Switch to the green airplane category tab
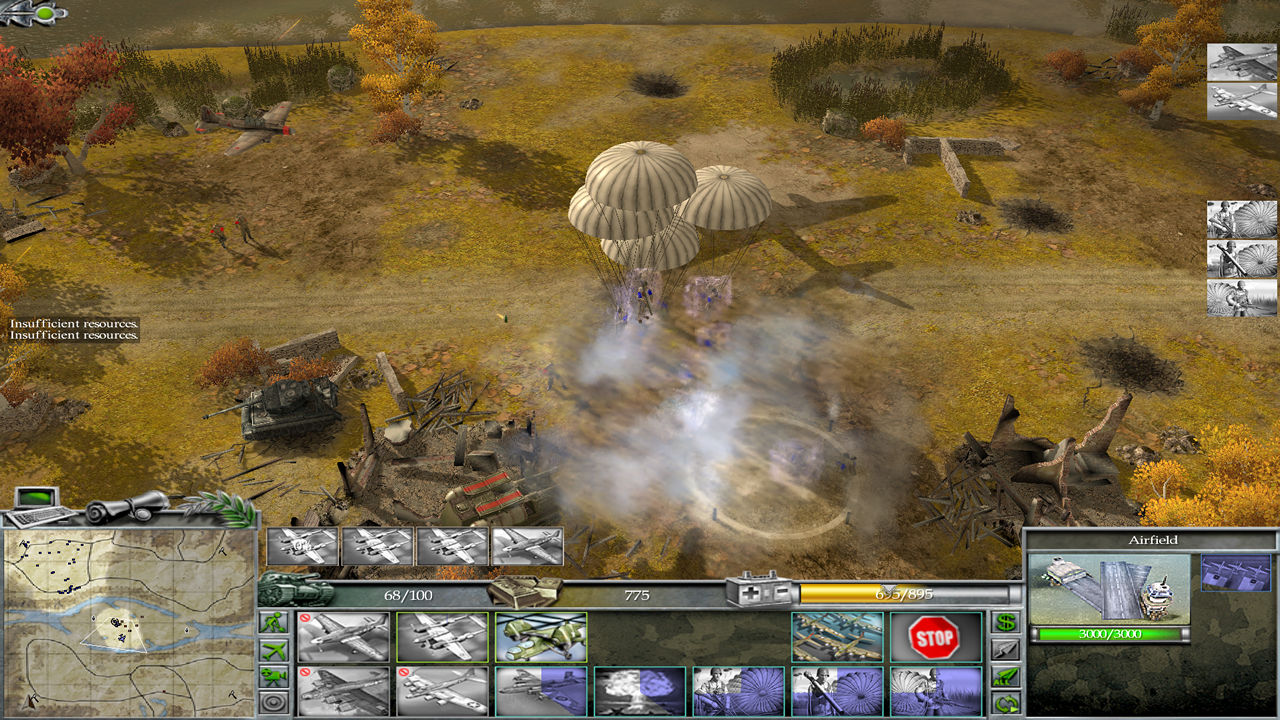 click(x=273, y=649)
